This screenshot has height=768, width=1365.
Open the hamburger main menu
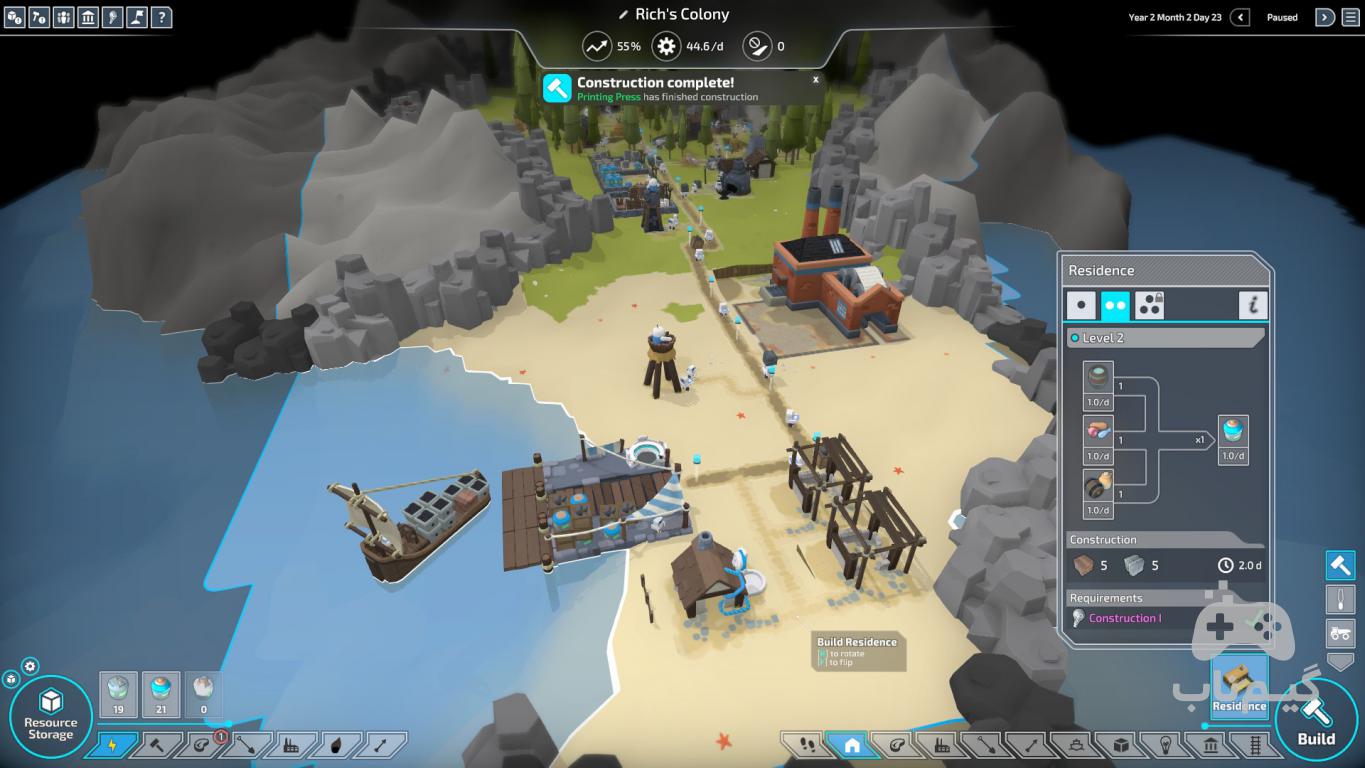(1351, 17)
